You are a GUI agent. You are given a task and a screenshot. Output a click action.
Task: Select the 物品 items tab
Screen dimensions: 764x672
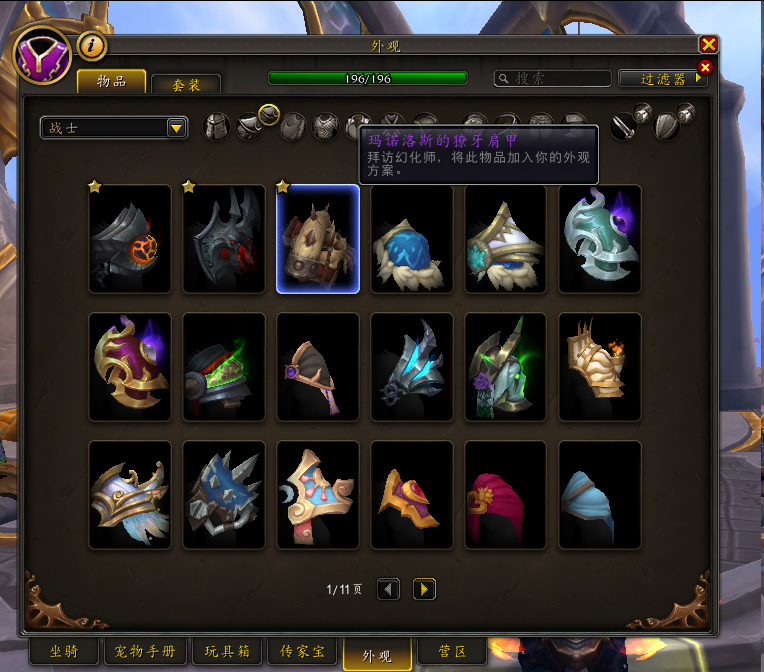pos(111,82)
